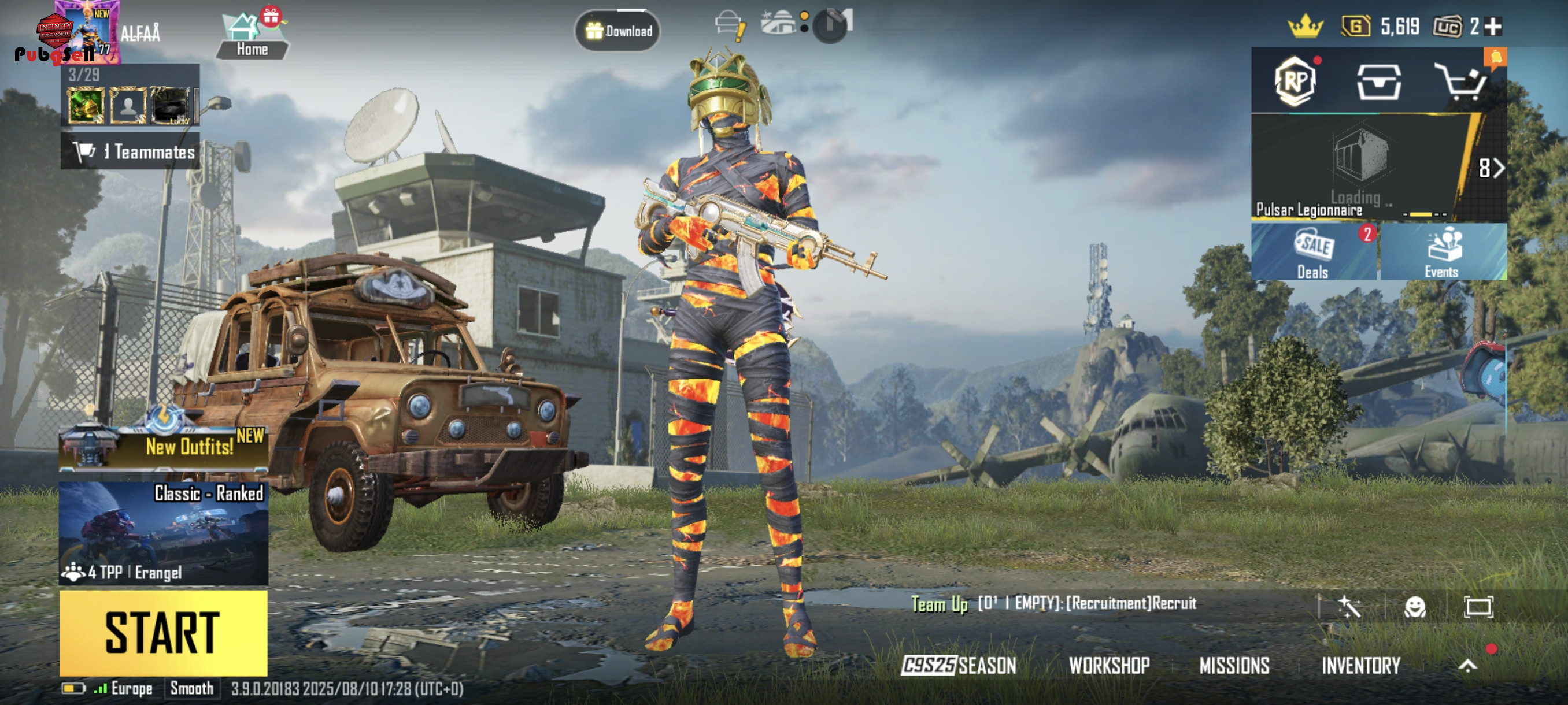Screen dimensions: 1568x705
Task: Open the Inventory menu
Action: click(1360, 666)
